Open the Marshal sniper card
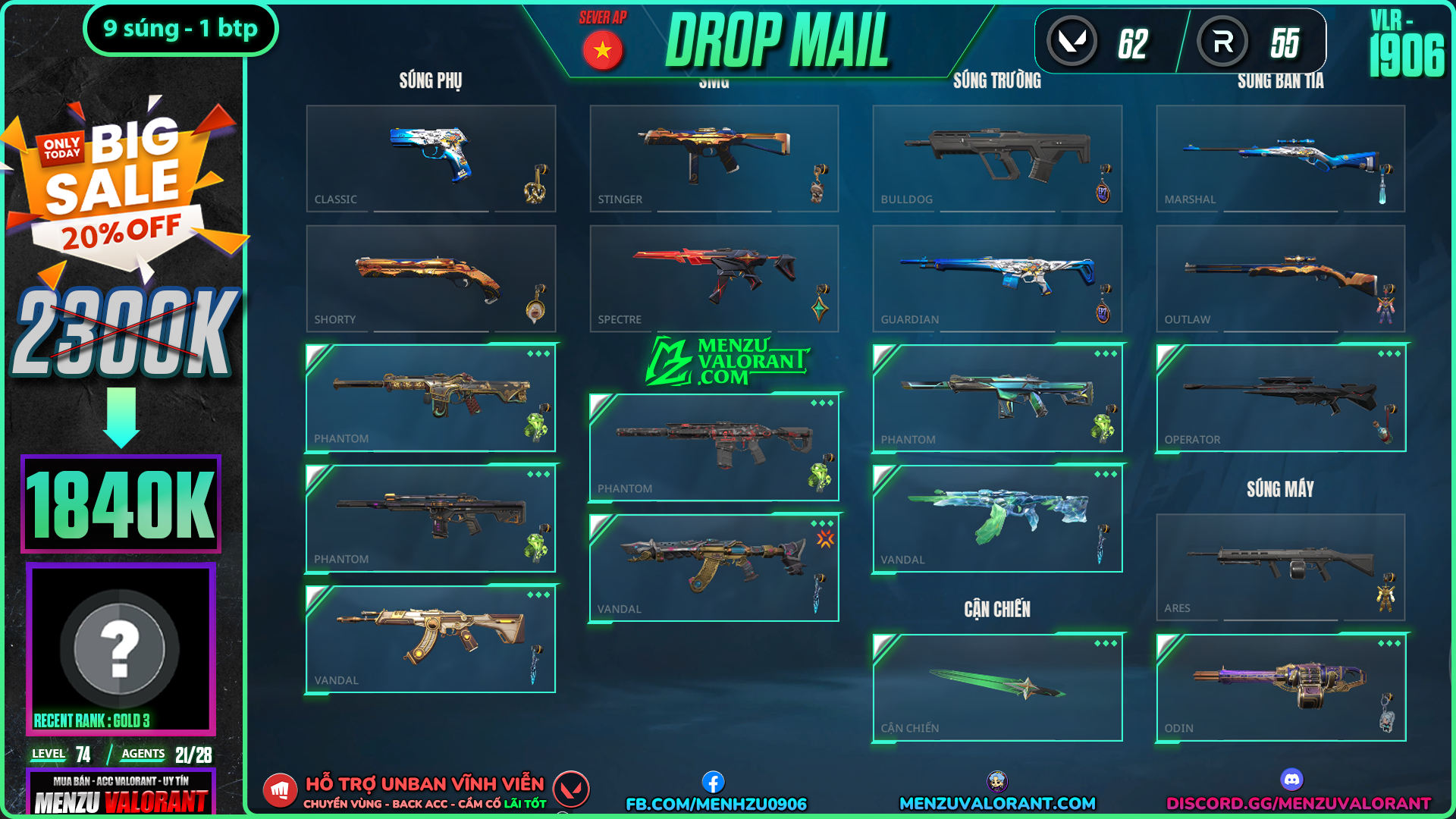Image resolution: width=1456 pixels, height=819 pixels. tap(1280, 158)
